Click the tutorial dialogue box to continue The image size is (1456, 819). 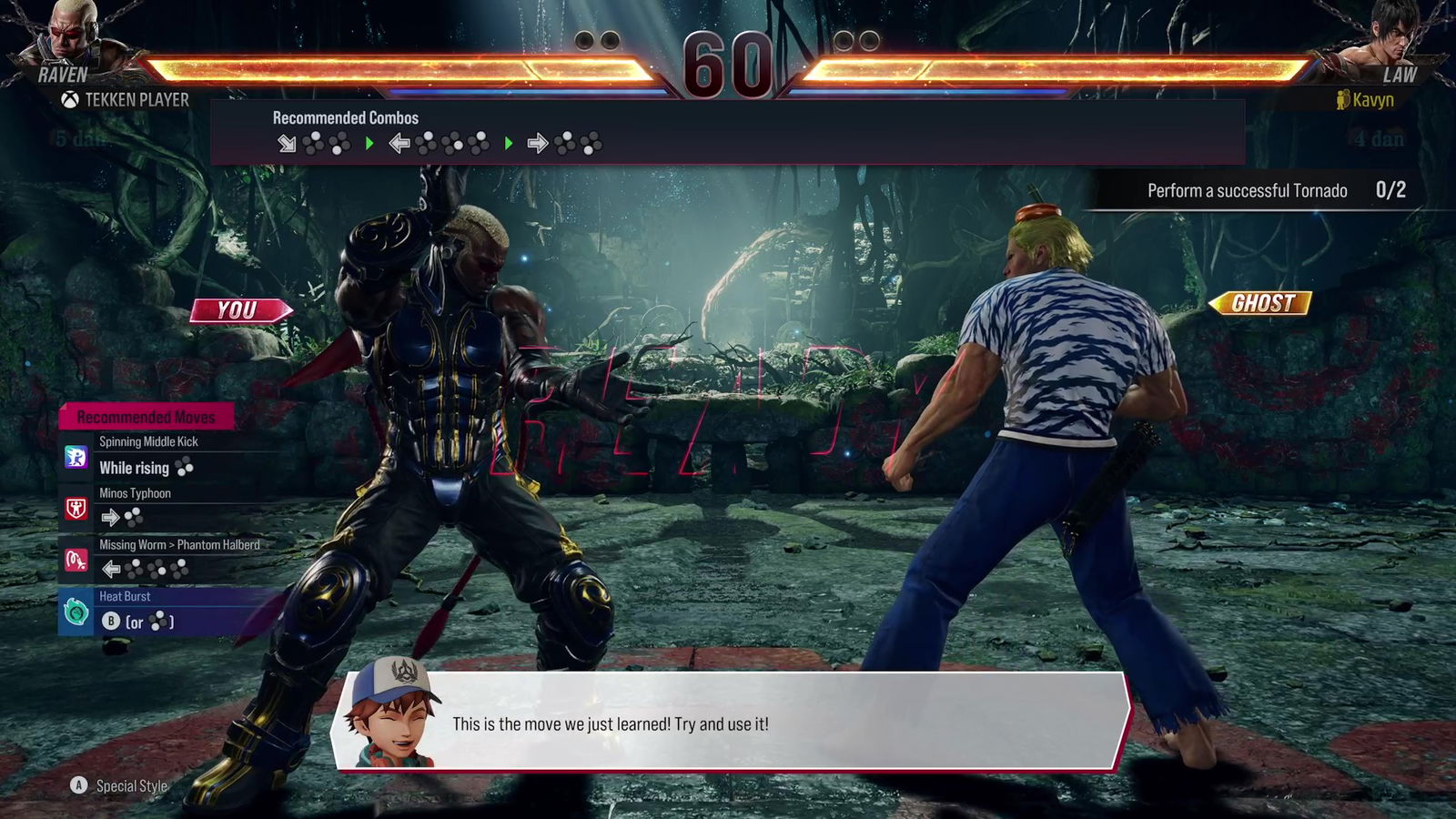pyautogui.click(x=733, y=723)
